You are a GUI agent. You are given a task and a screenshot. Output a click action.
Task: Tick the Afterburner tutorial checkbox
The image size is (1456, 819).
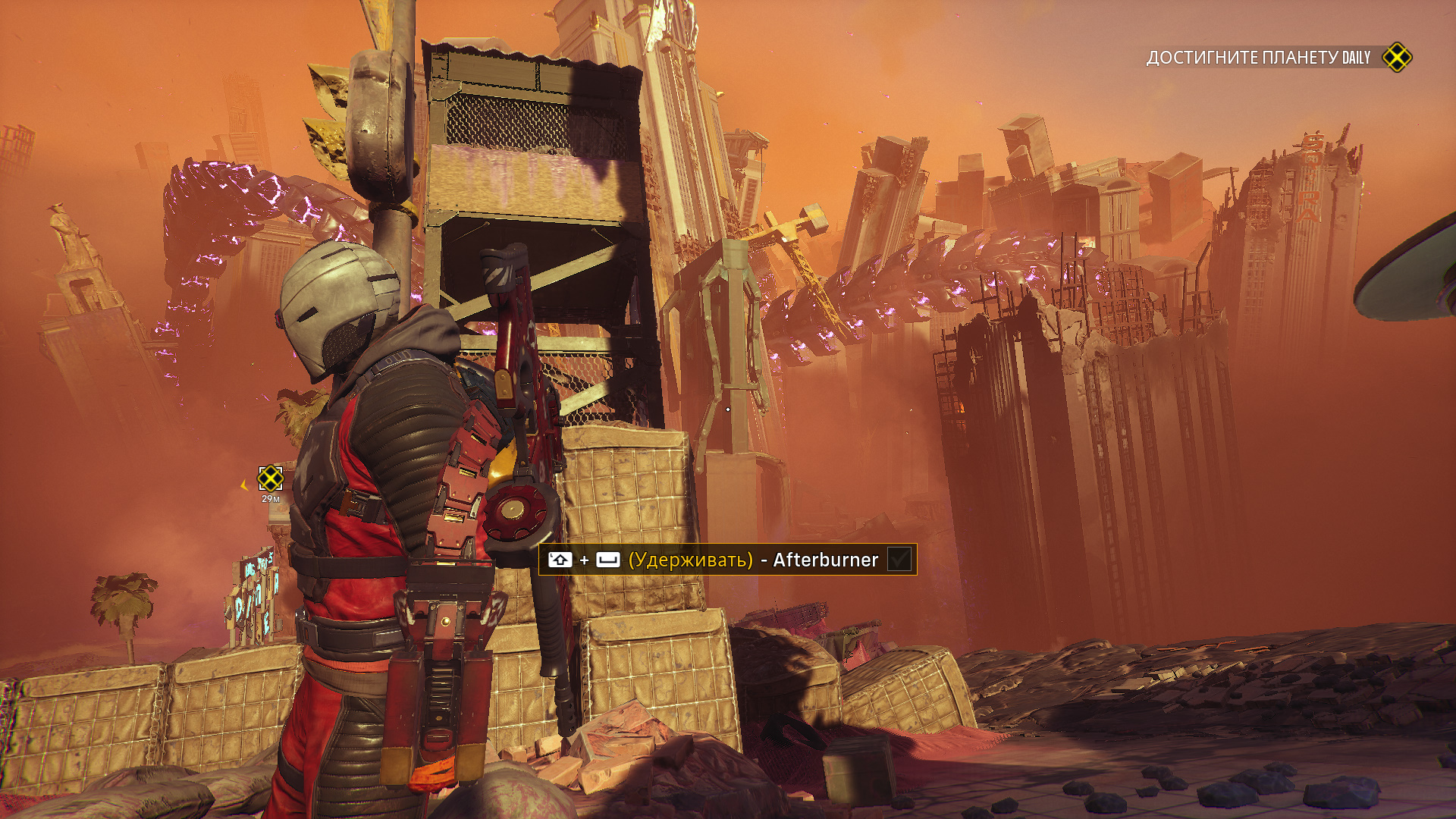[899, 560]
